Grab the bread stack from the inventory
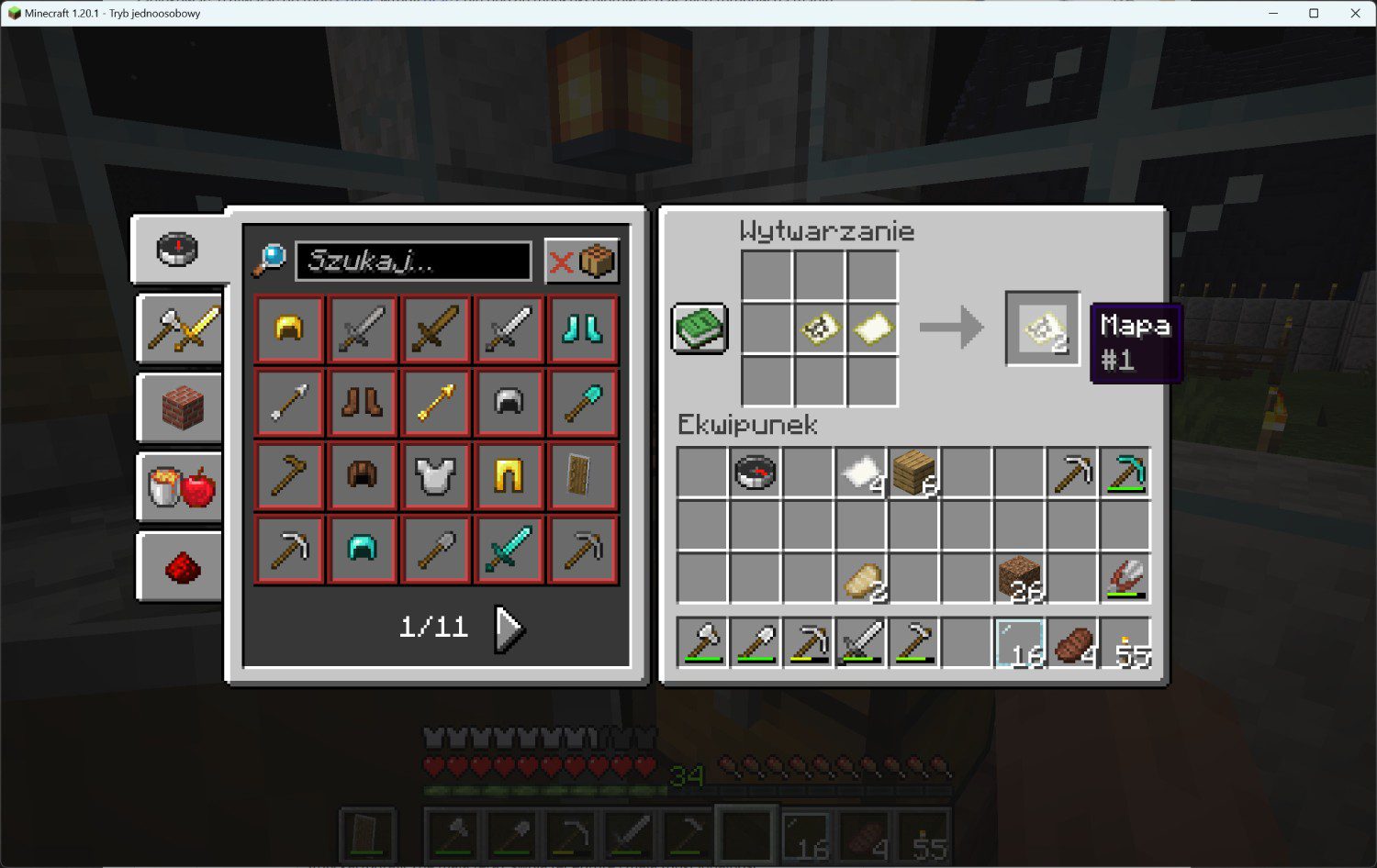 [x=862, y=578]
